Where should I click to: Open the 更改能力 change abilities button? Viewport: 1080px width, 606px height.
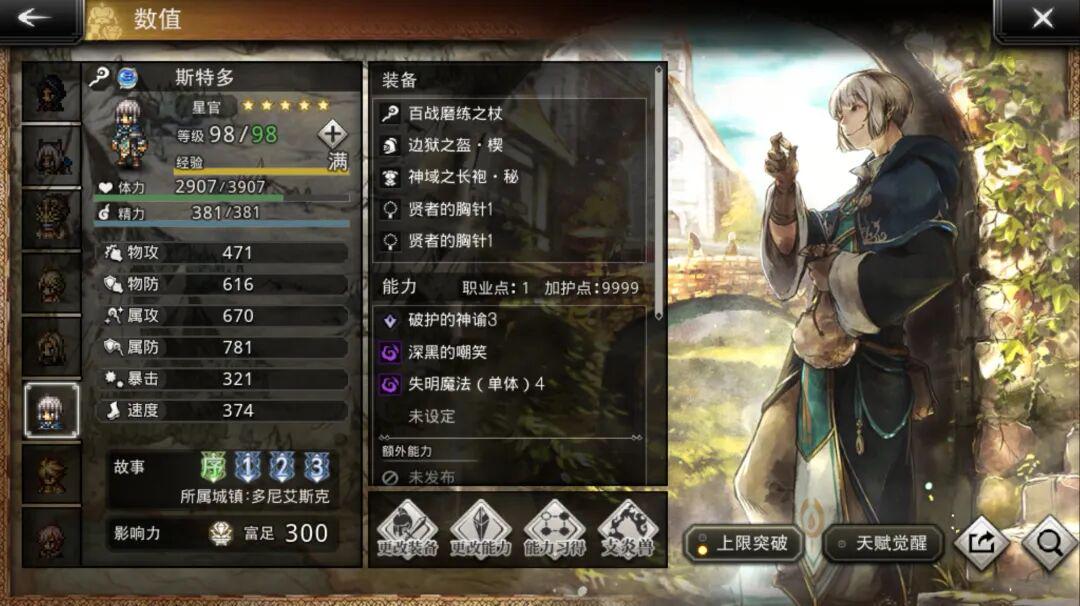(x=480, y=530)
